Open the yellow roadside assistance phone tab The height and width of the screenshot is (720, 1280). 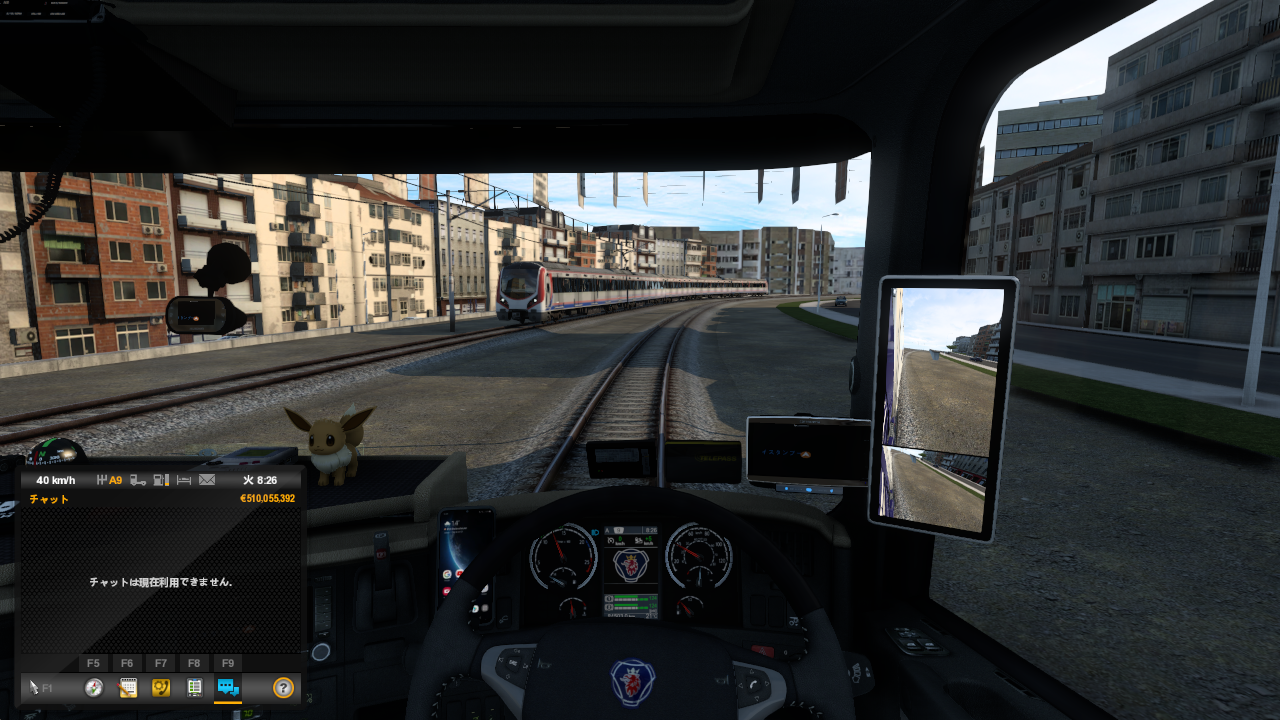pyautogui.click(x=160, y=687)
